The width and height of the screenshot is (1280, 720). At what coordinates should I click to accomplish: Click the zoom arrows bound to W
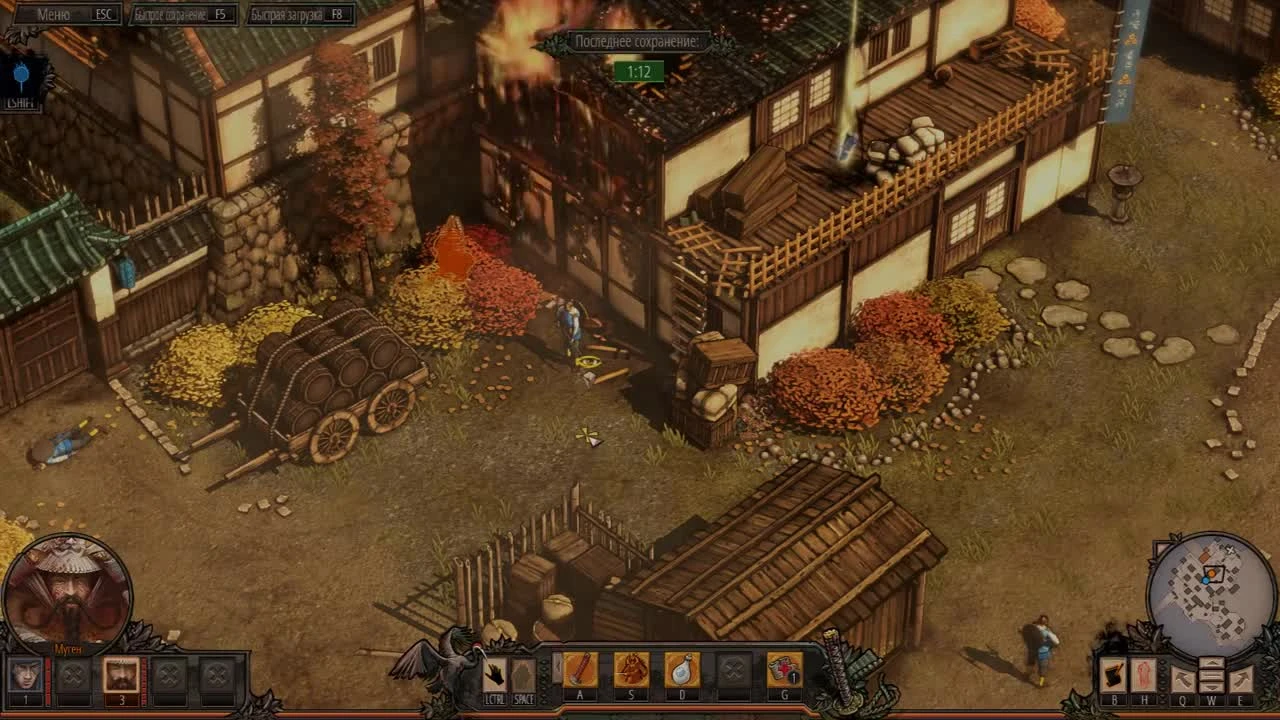[1212, 675]
